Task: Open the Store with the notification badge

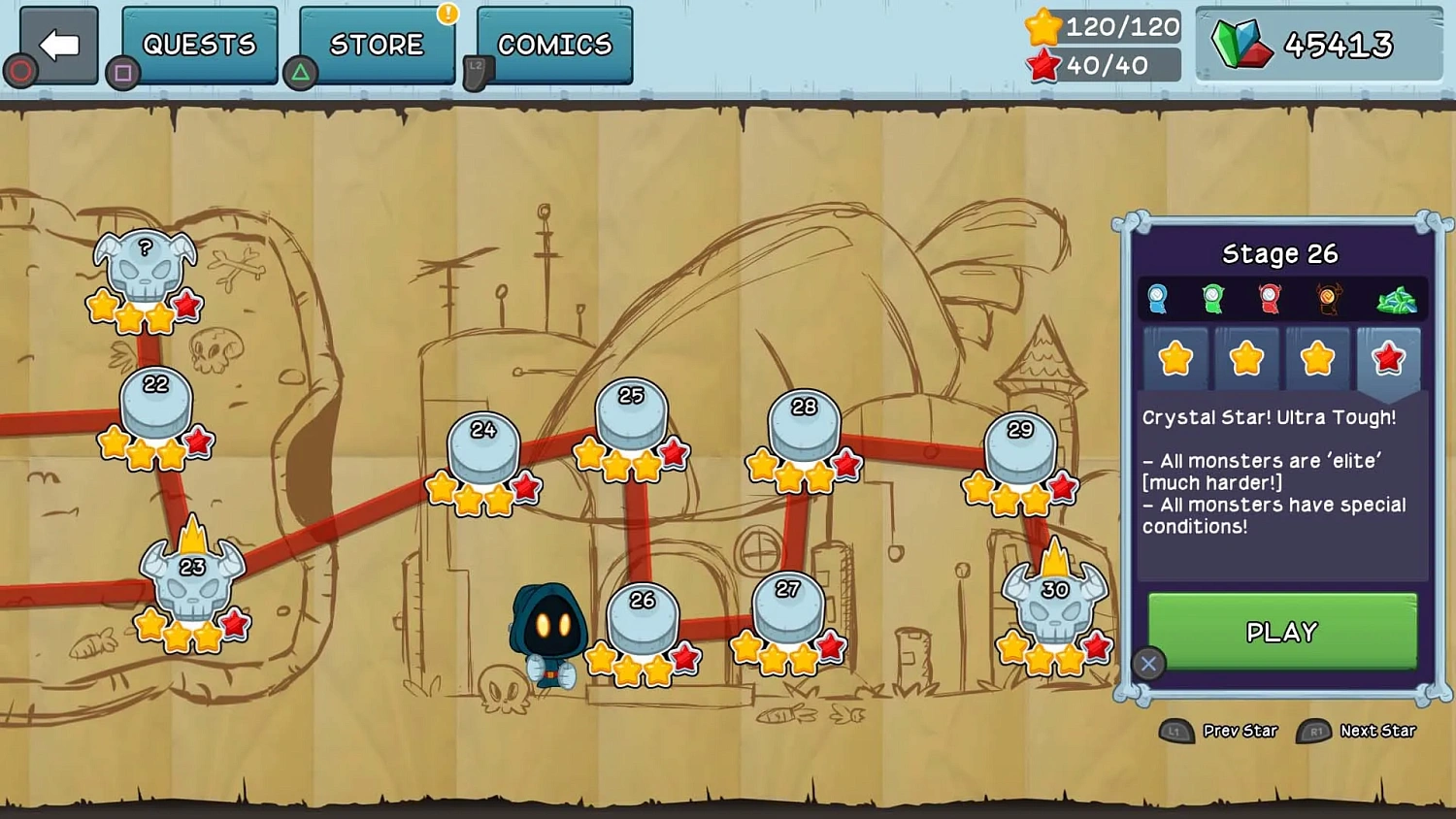Action: (377, 43)
